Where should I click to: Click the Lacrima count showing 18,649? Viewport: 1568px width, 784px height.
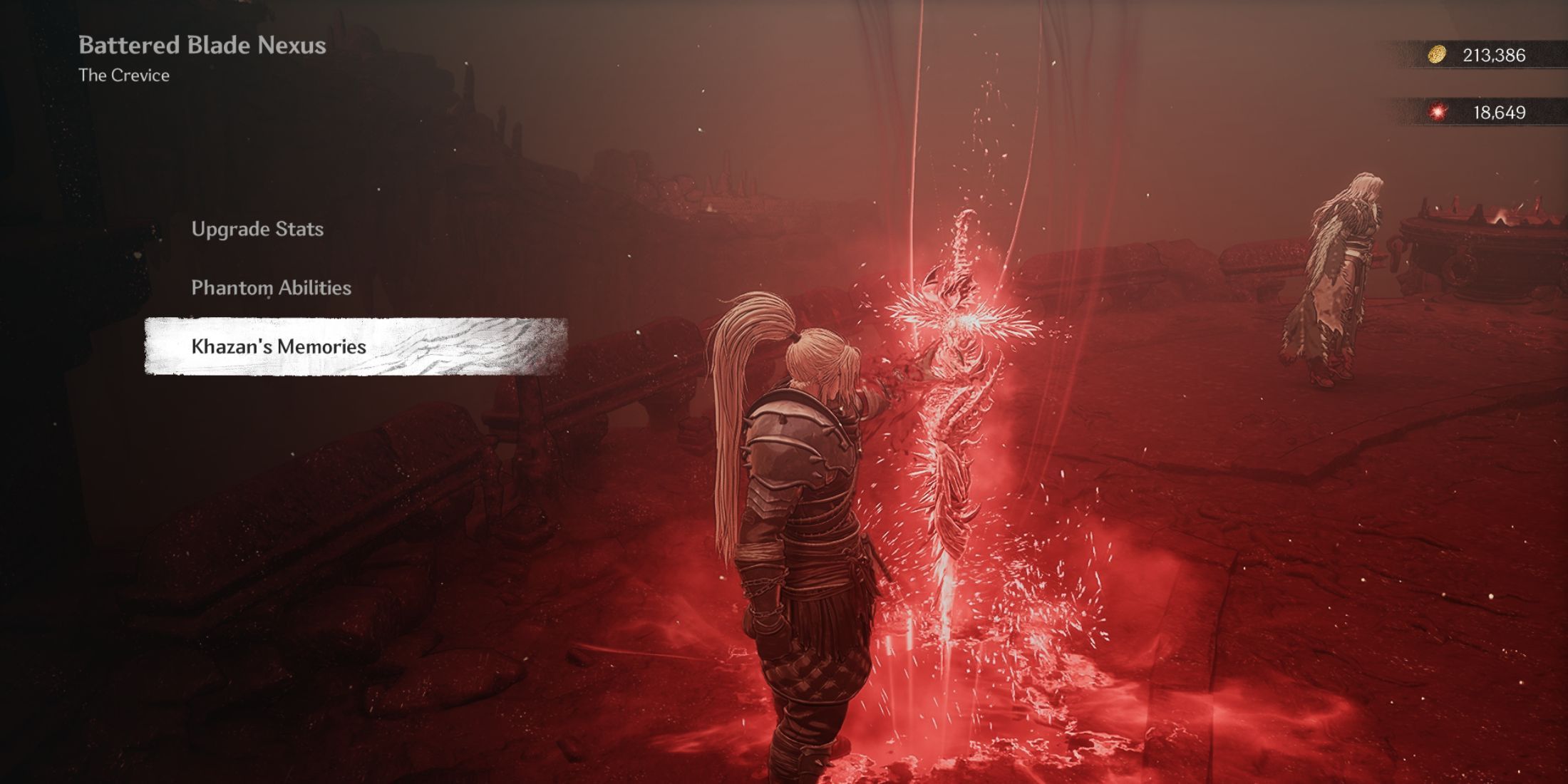[1500, 111]
